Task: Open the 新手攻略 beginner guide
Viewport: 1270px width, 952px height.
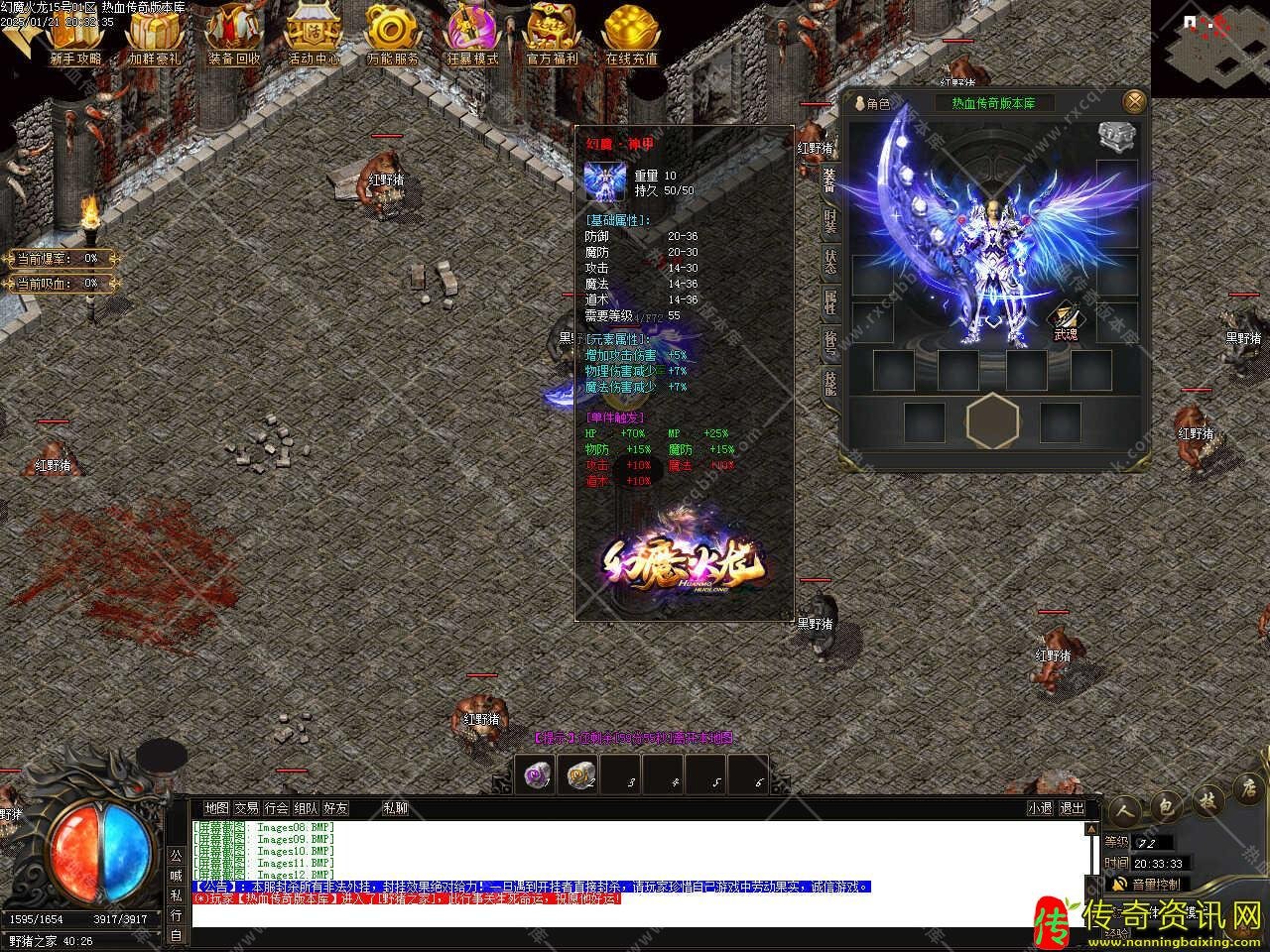Action: click(x=75, y=33)
